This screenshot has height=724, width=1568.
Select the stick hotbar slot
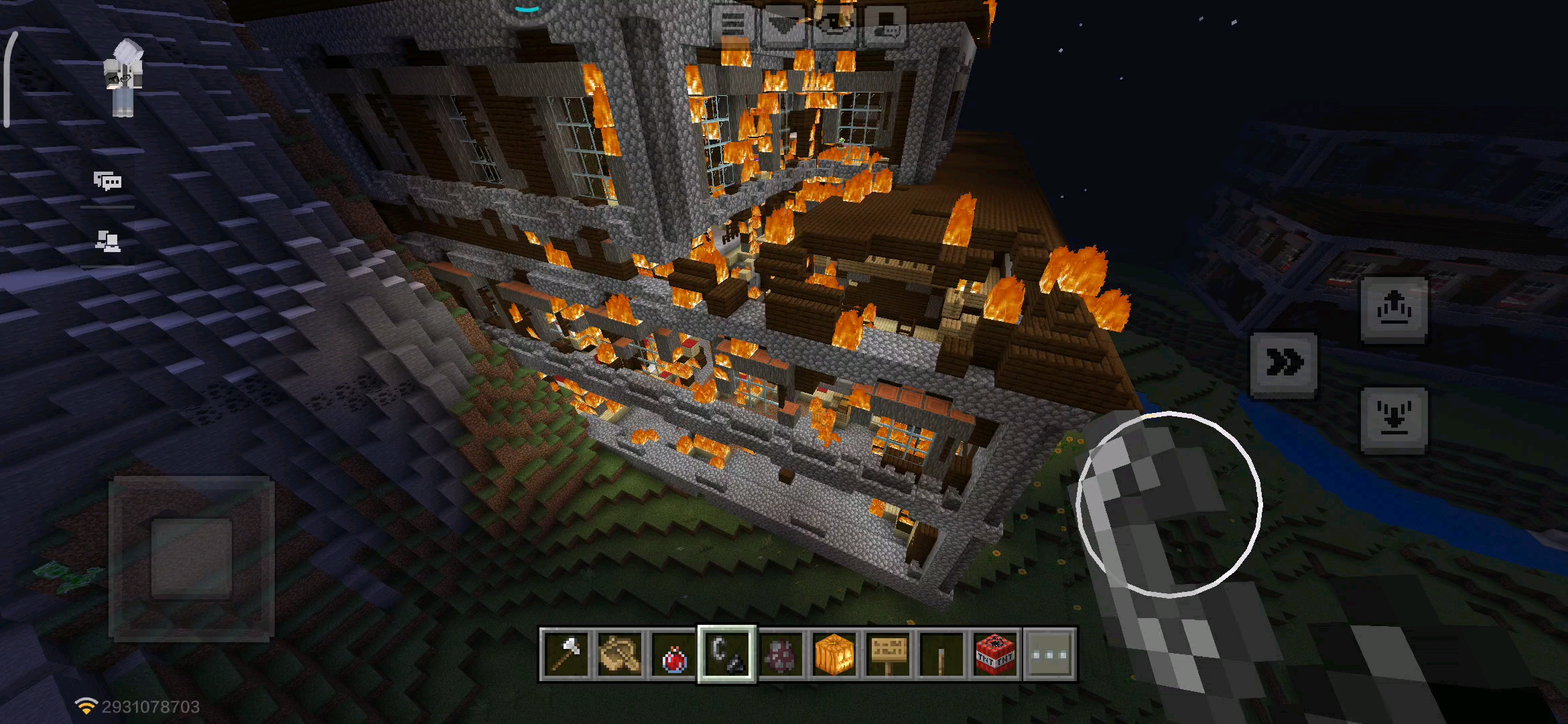941,654
